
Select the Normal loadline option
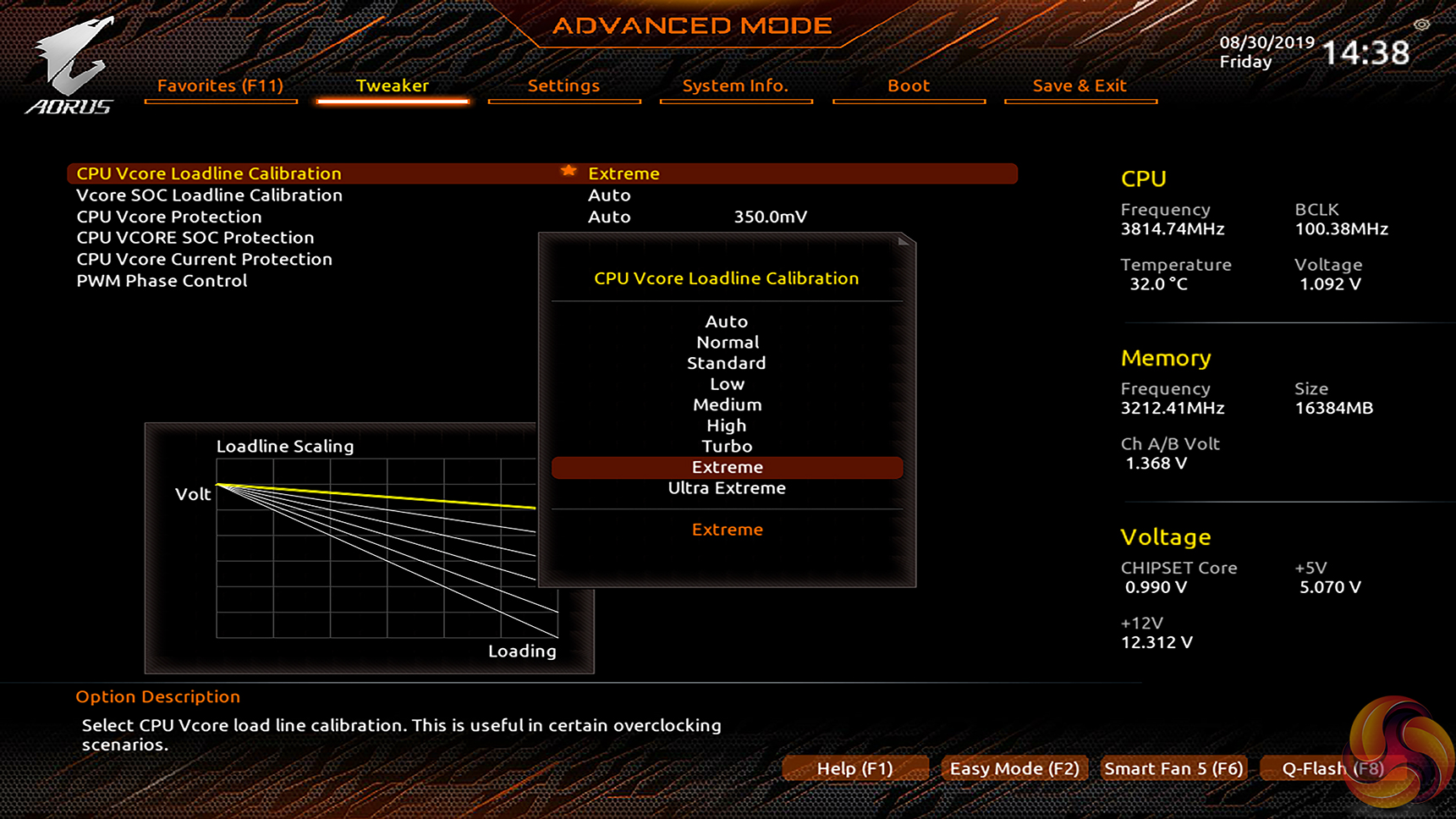coord(727,343)
